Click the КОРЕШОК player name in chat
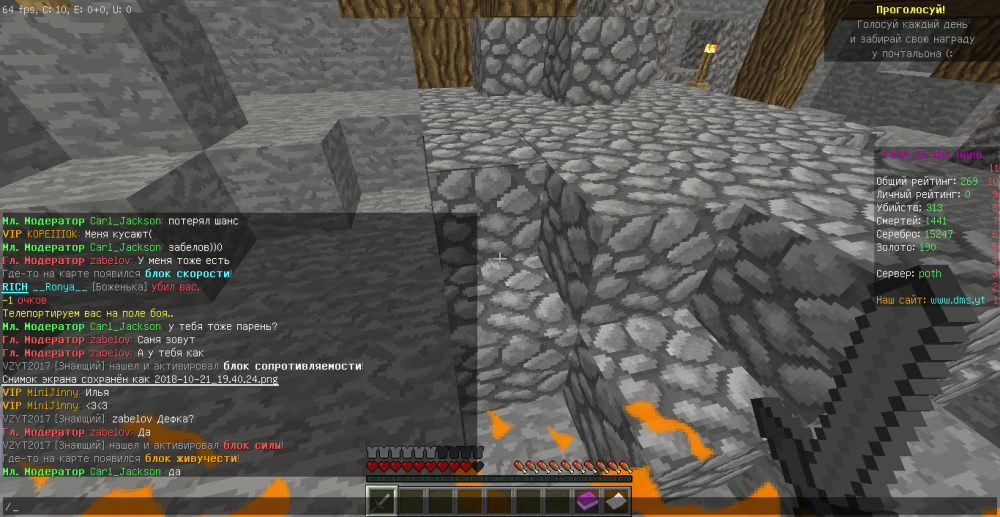Image resolution: width=1000 pixels, height=517 pixels. pos(54,234)
